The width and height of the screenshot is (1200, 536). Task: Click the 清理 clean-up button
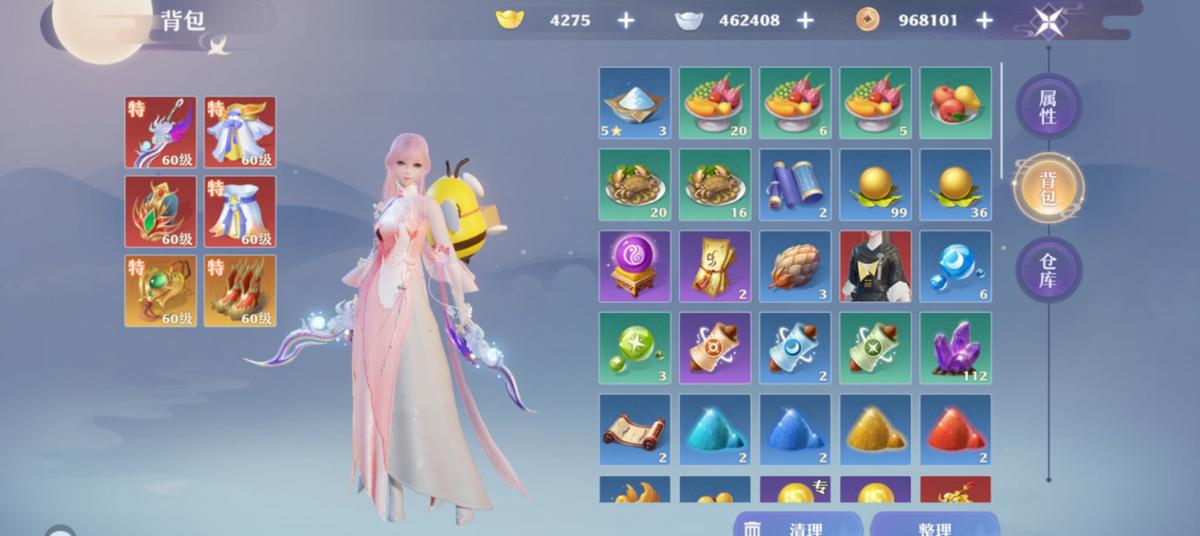pyautogui.click(x=797, y=527)
